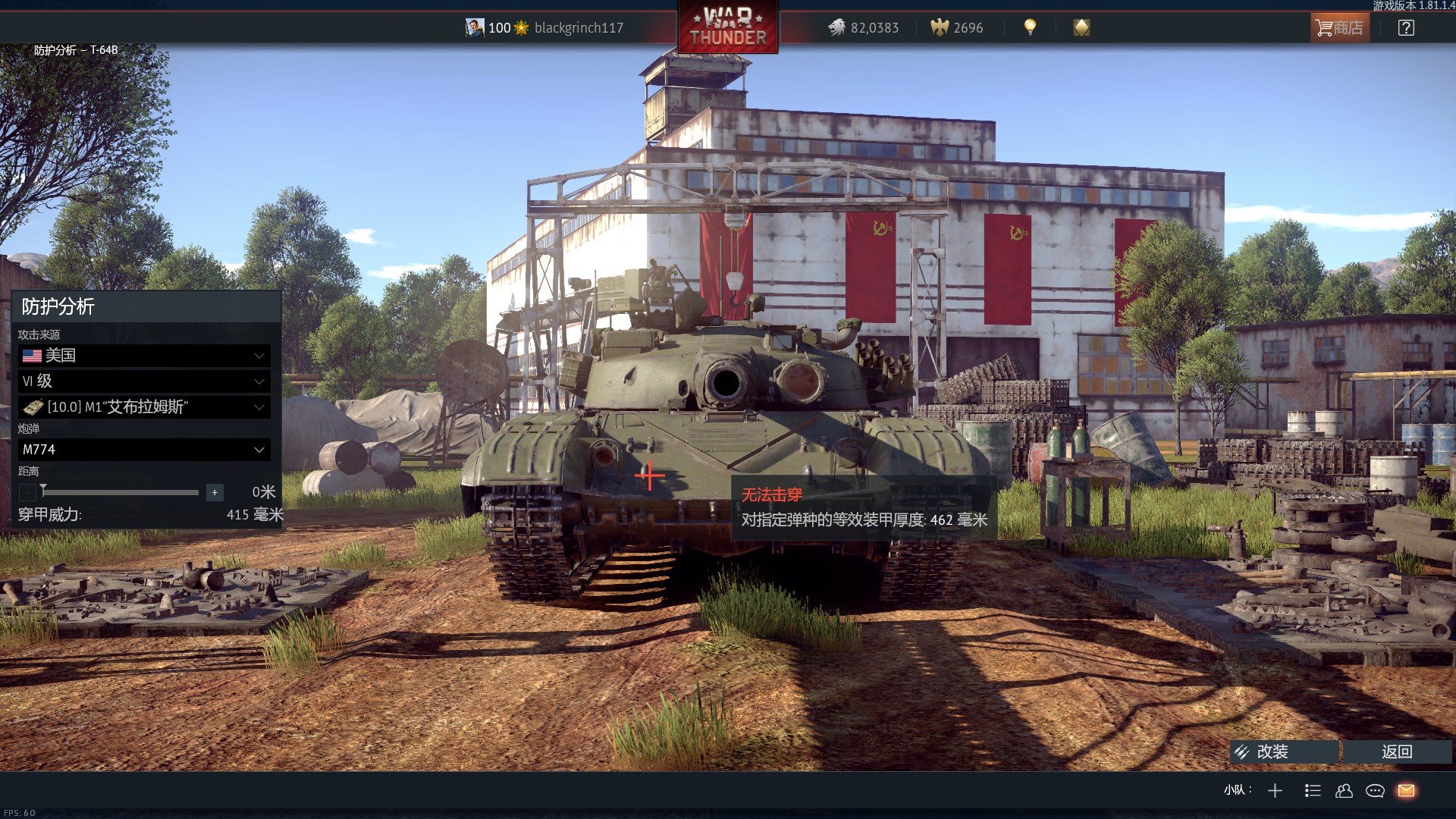Click the lightbulb icon in top bar
The width and height of the screenshot is (1456, 819).
1030,27
